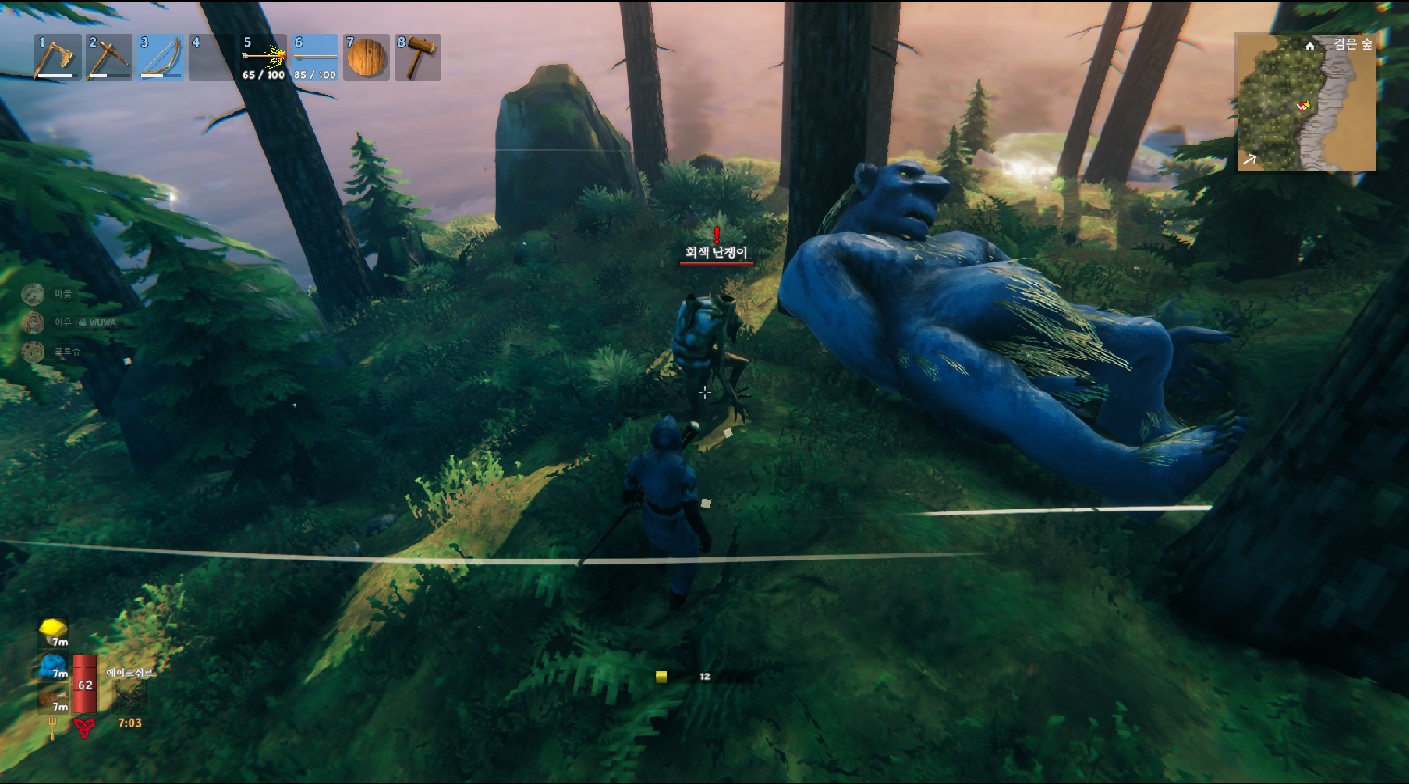
Task: Select the axe in hotbar slot 1
Action: [x=54, y=58]
